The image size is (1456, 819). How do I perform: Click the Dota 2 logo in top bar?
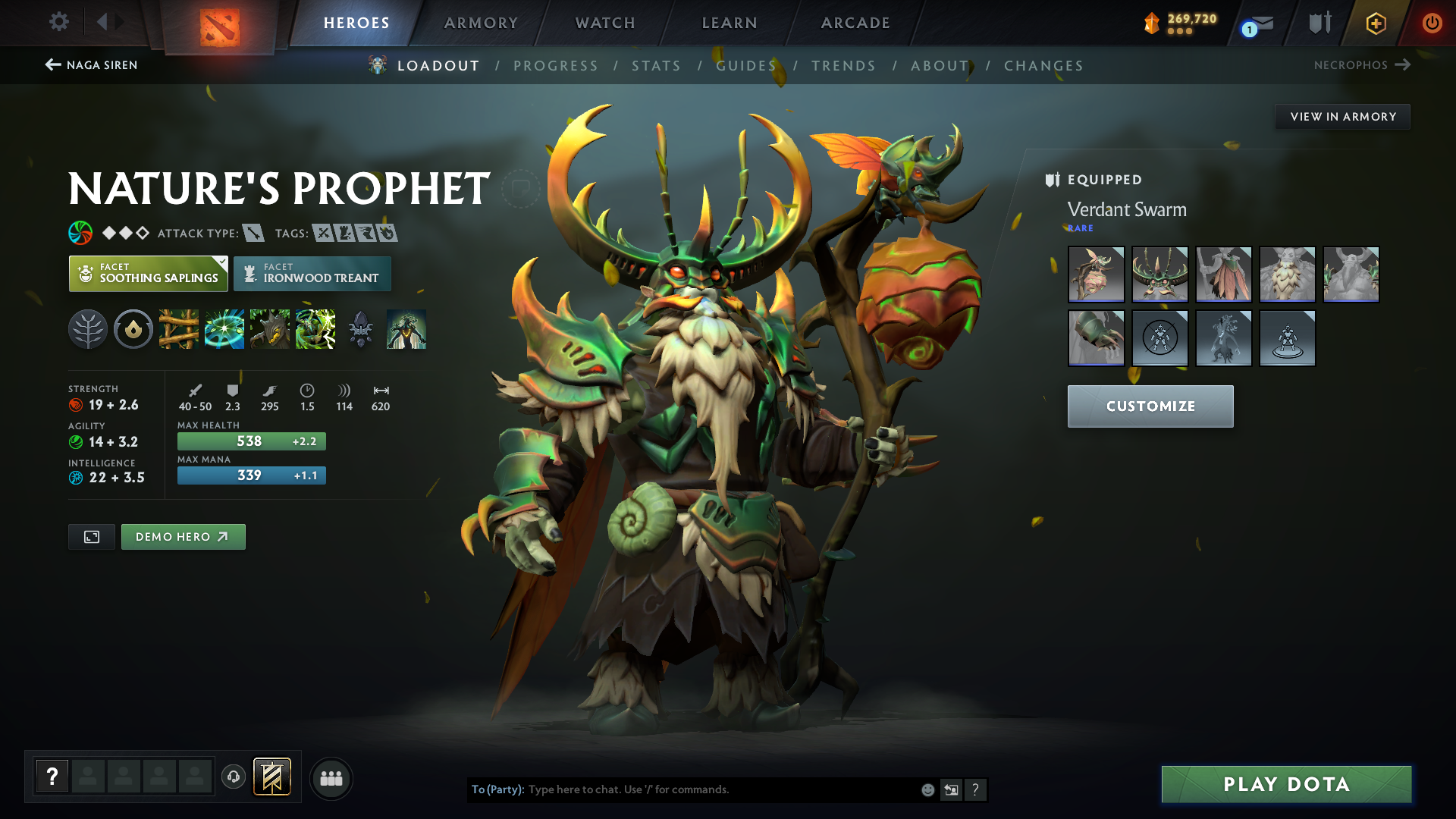coord(220,23)
